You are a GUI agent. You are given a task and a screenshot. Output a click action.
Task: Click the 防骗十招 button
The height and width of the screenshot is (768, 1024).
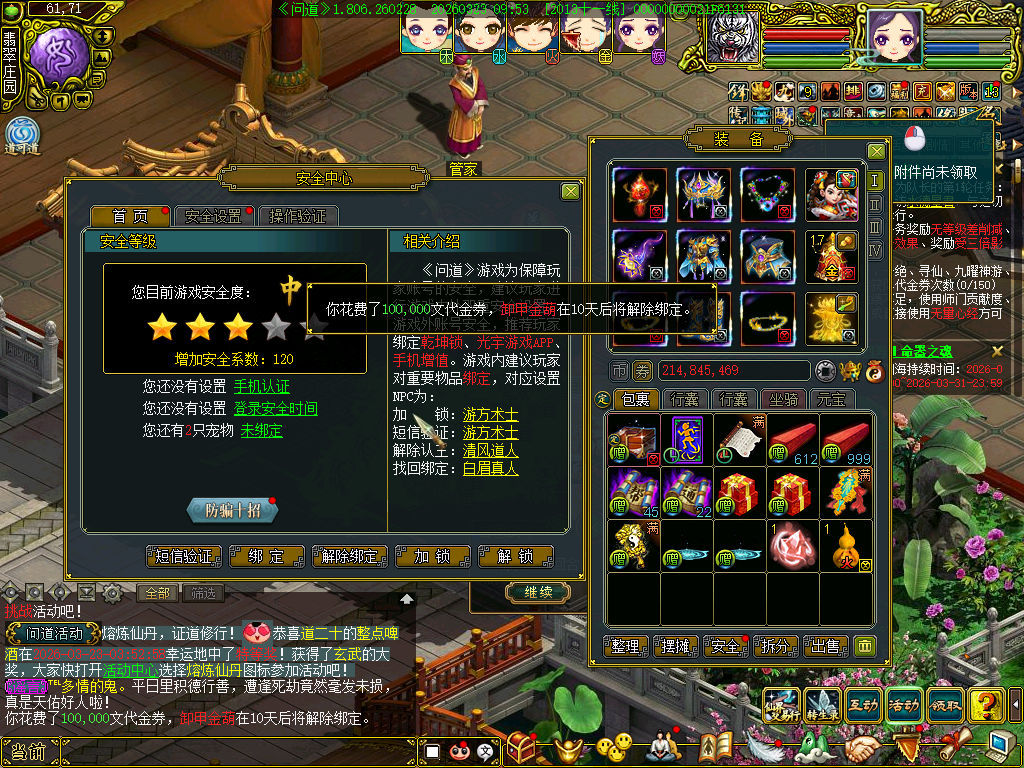pos(232,510)
